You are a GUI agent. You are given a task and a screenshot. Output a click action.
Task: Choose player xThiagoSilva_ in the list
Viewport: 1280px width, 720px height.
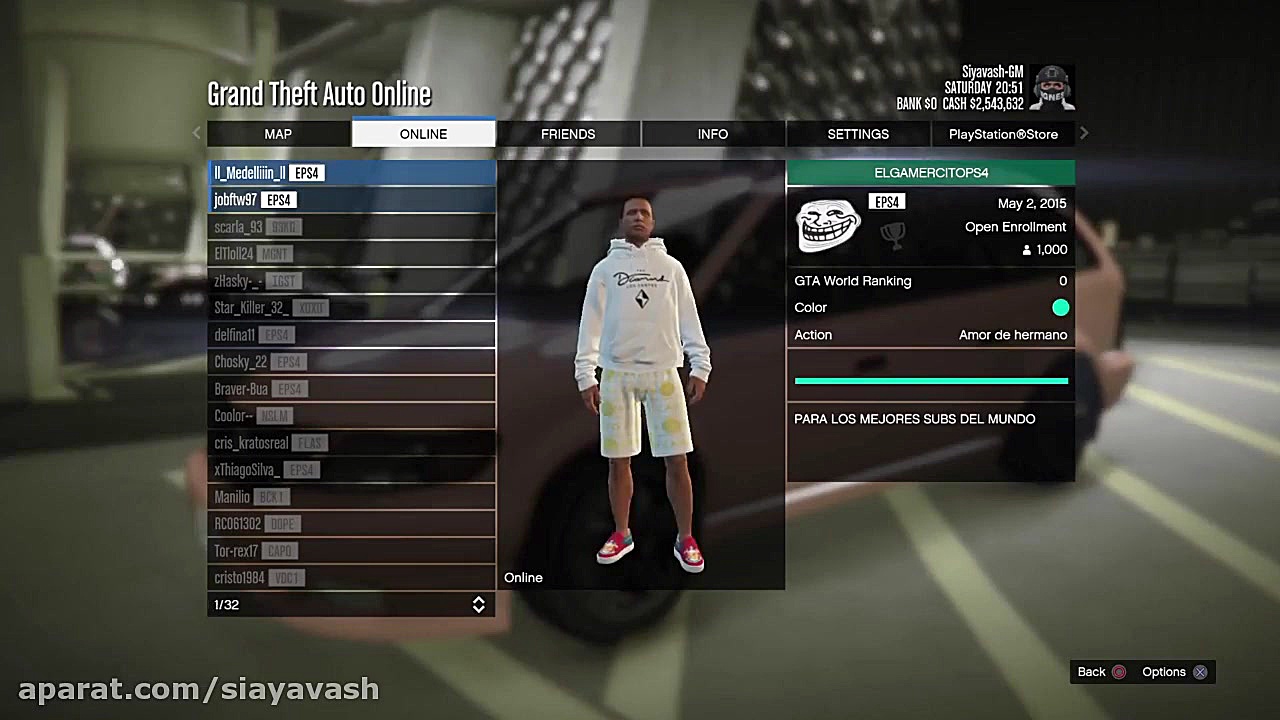coord(351,470)
